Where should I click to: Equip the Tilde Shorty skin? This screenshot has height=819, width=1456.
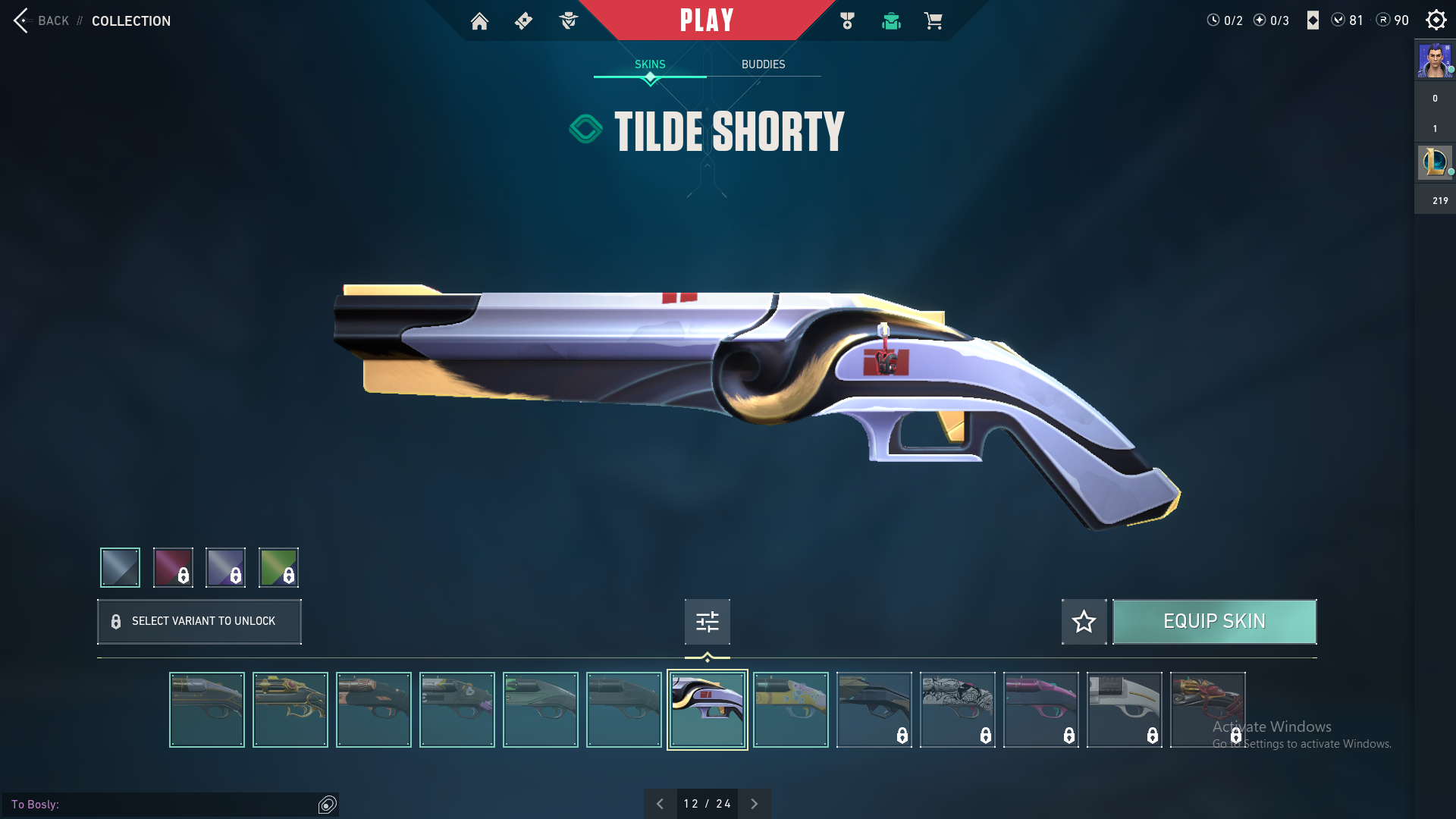pyautogui.click(x=1214, y=622)
